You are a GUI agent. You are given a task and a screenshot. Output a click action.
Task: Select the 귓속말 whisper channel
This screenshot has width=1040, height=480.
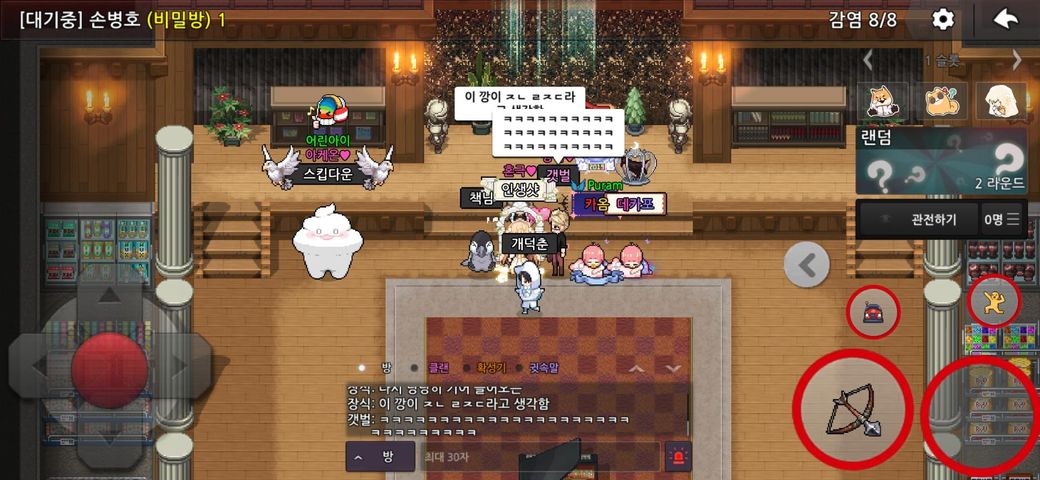coord(545,367)
